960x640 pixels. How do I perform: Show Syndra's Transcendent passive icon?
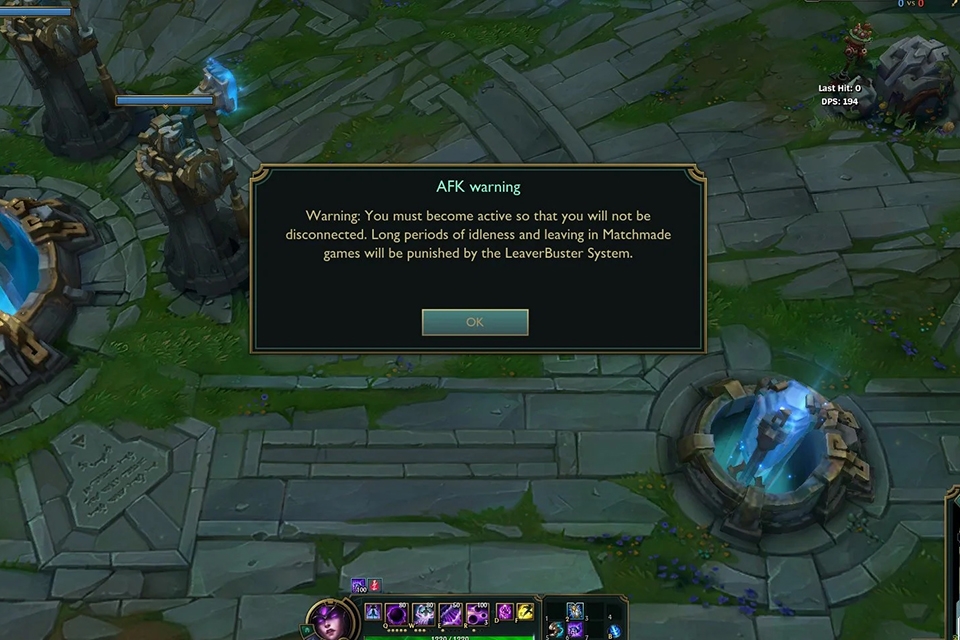[373, 612]
